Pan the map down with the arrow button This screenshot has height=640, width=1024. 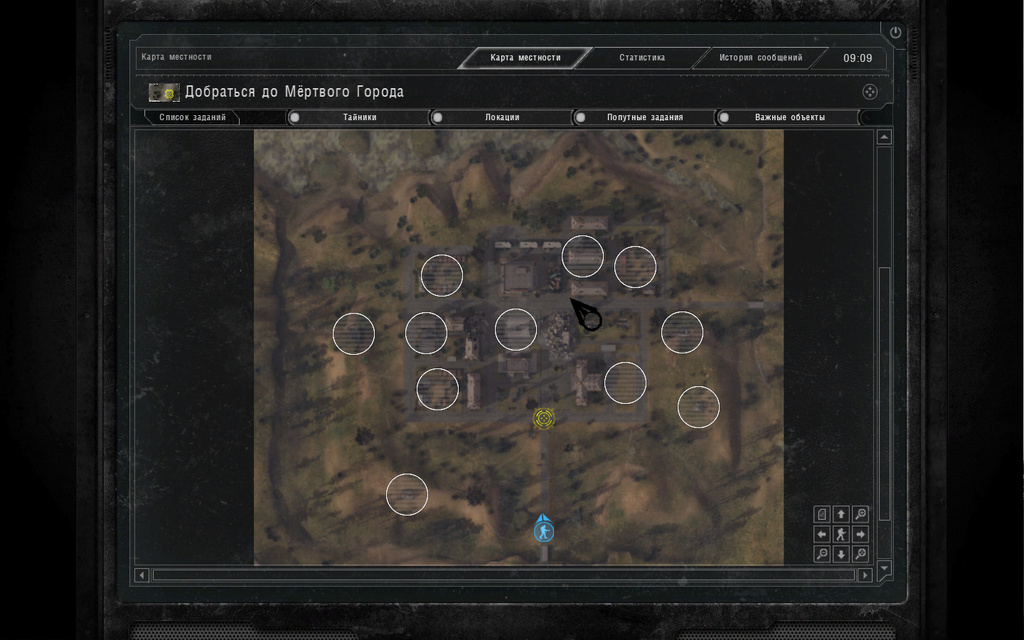click(841, 554)
